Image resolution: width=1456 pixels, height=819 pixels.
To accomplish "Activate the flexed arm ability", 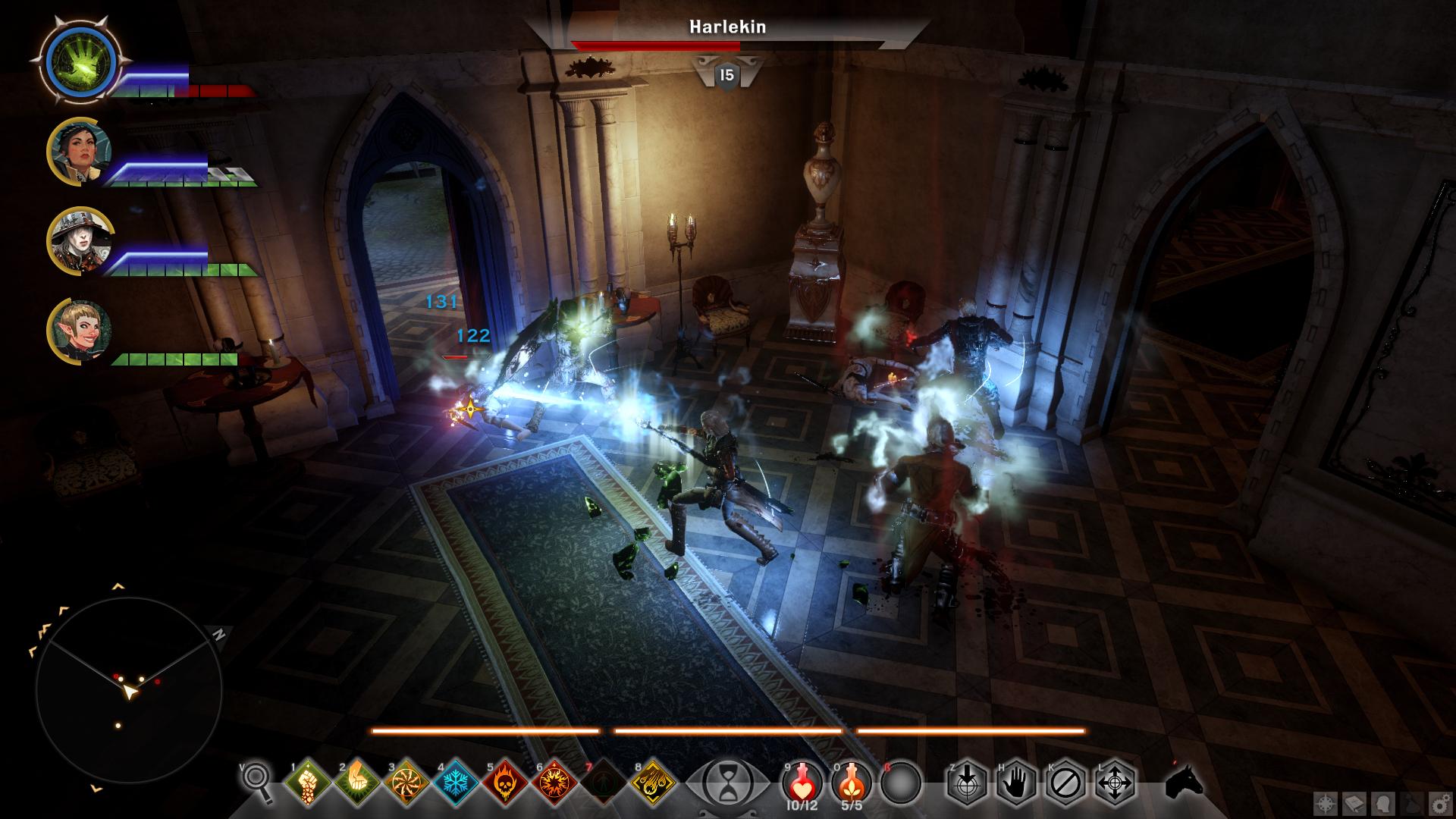I will click(x=357, y=782).
